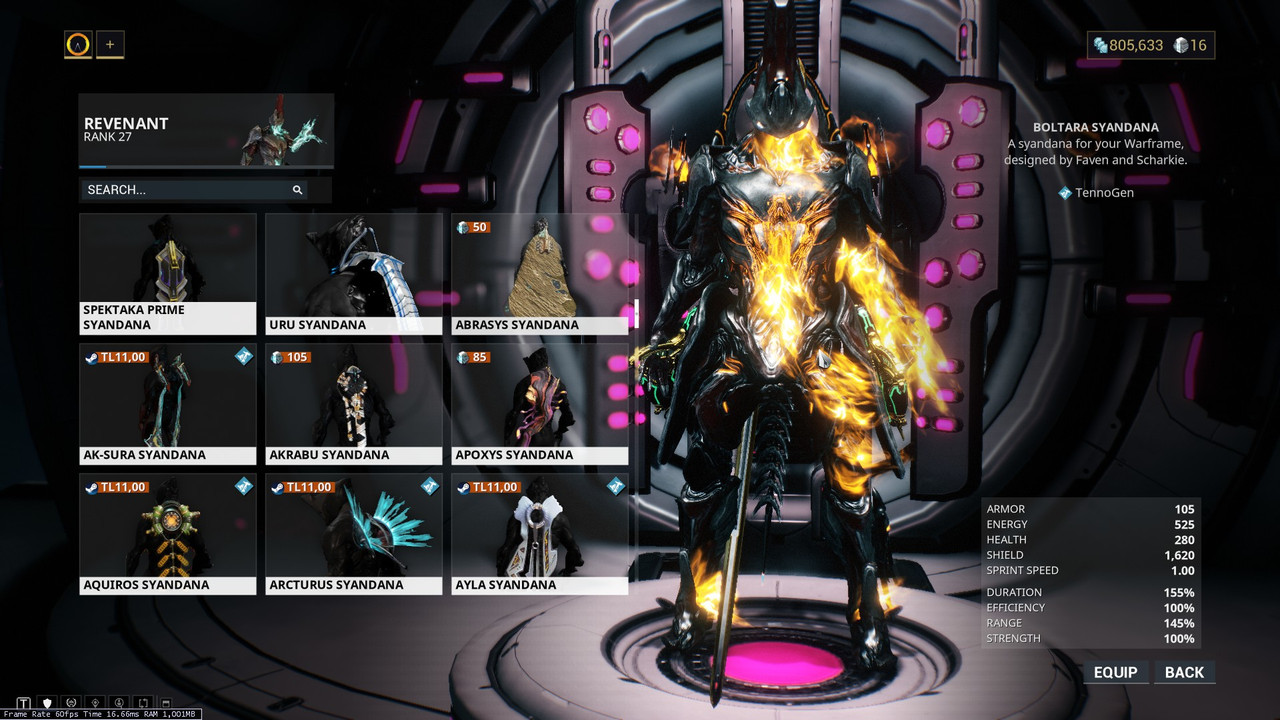The image size is (1280, 720).
Task: Click the plus button in the top-left
Action: click(x=110, y=44)
